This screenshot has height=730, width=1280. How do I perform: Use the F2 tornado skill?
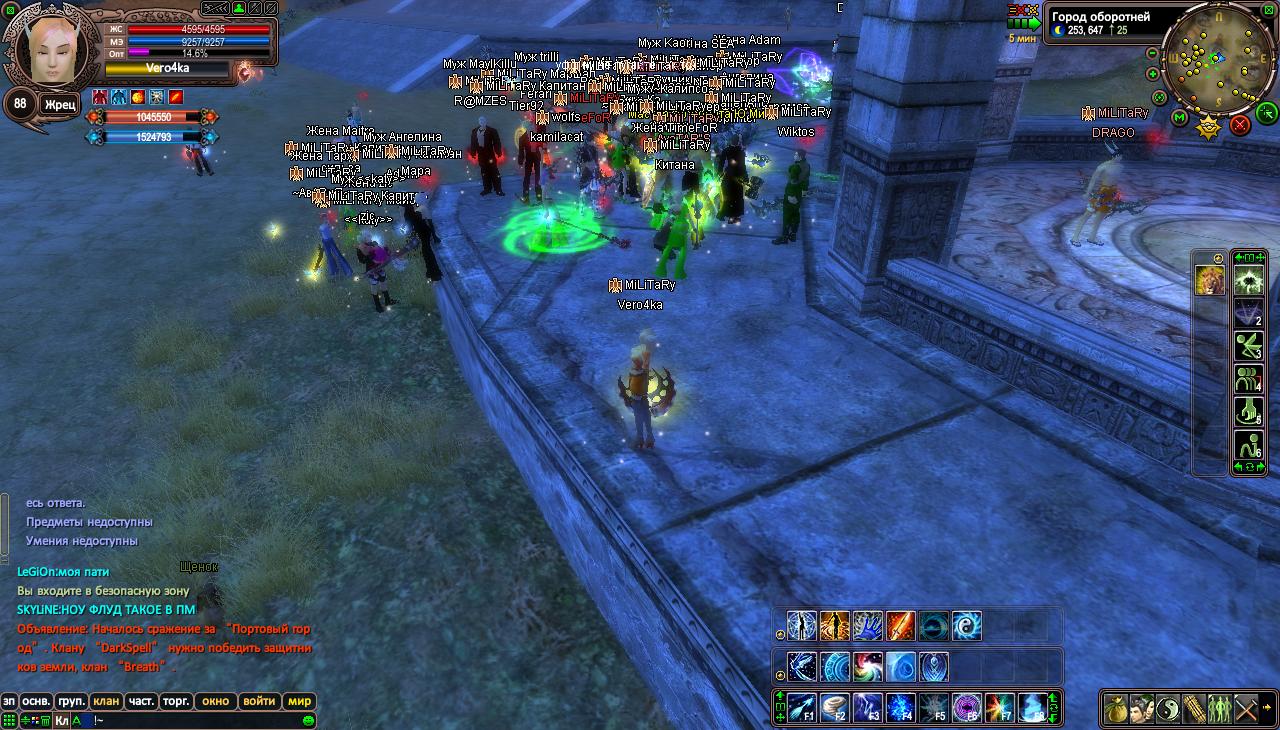click(x=835, y=707)
